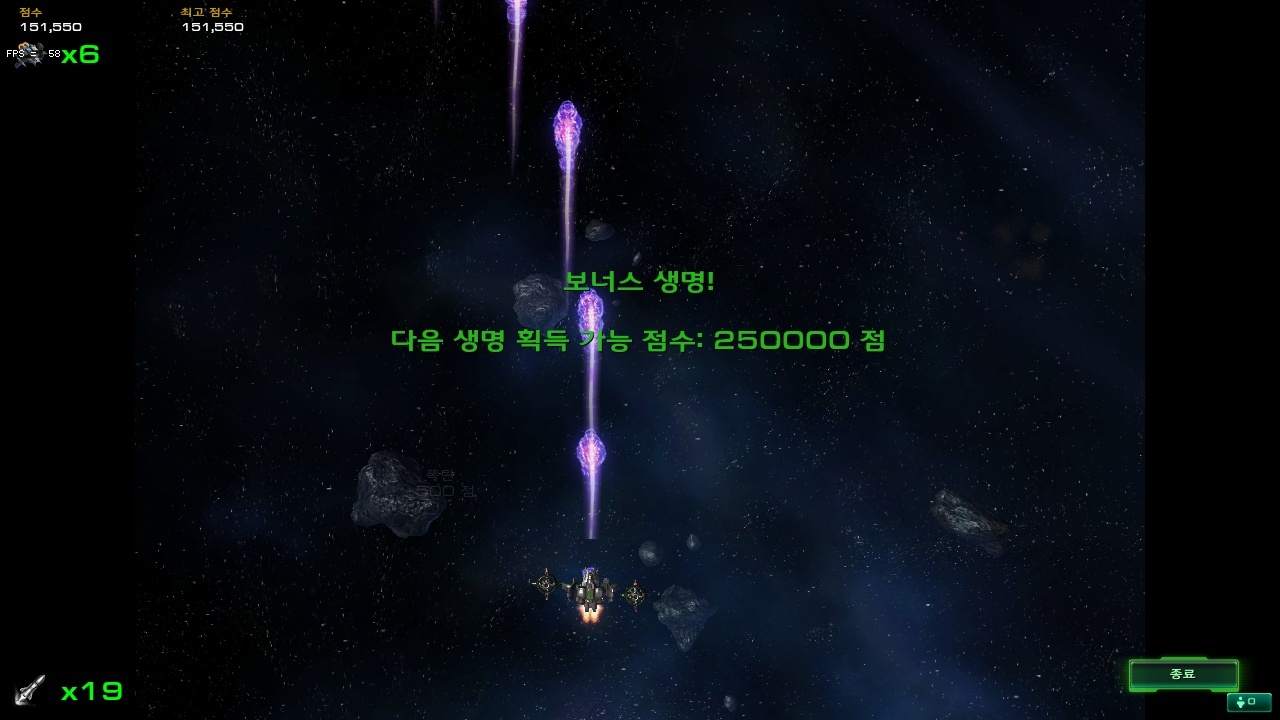The height and width of the screenshot is (720, 1280).
Task: Click the x19 missile ammo count
Action: click(92, 690)
